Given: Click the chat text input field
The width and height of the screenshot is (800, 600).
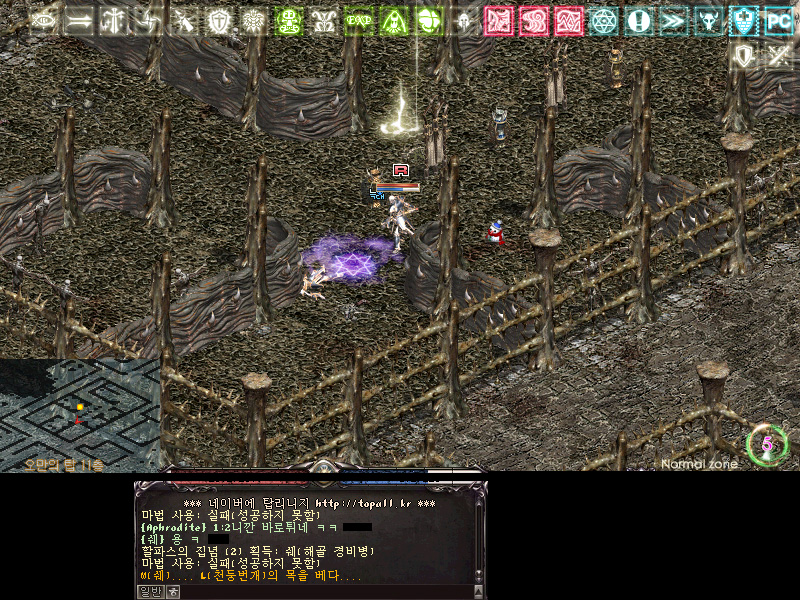Looking at the screenshot, I should (320, 591).
